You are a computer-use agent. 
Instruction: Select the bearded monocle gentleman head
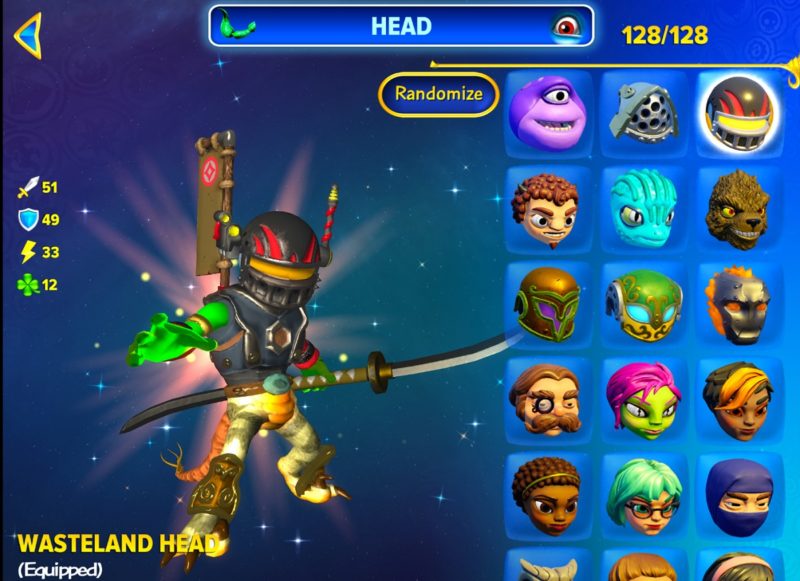point(546,396)
